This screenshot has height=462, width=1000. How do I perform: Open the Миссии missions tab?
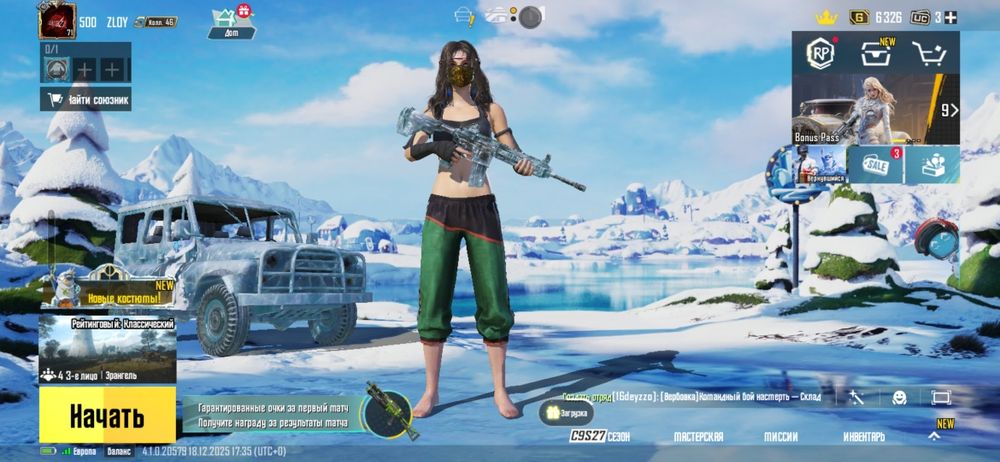coord(781,437)
